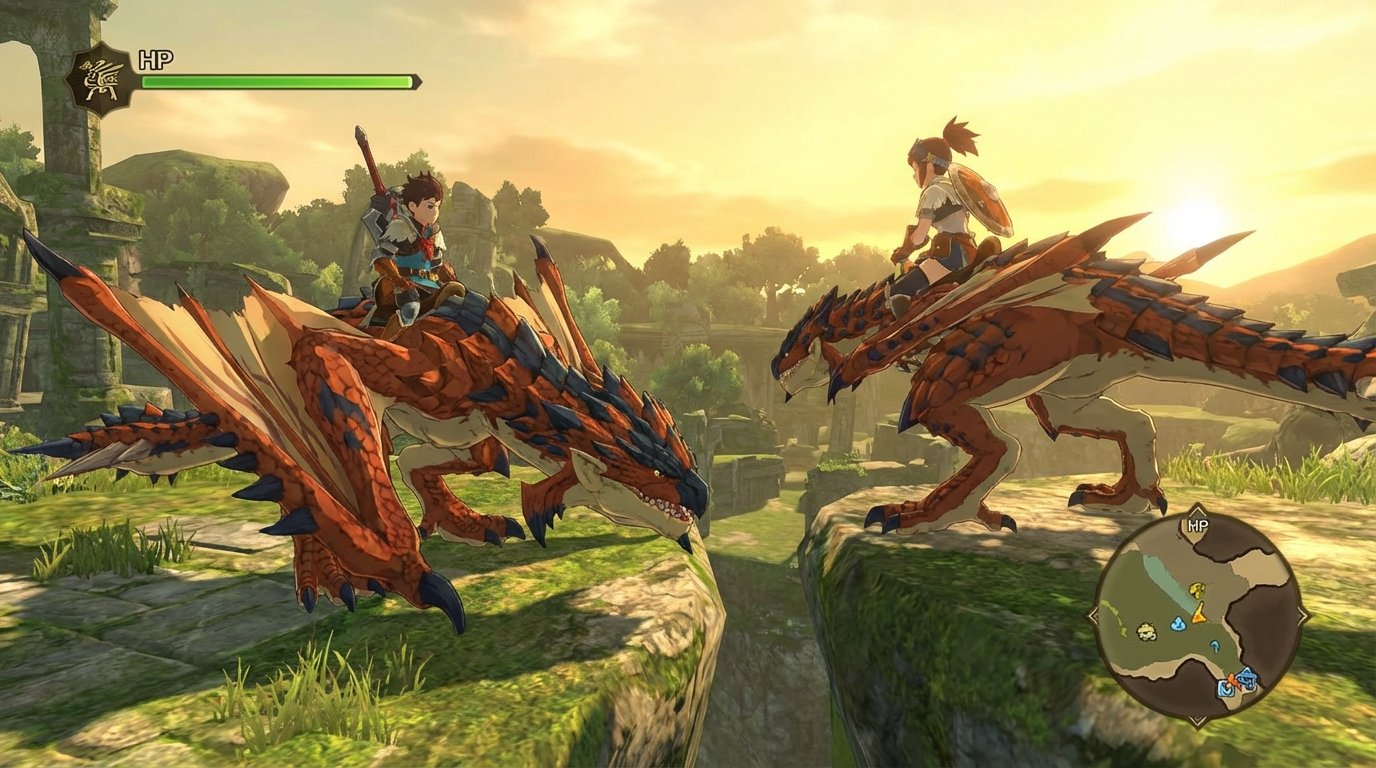Click the right-side chevron on the minimap edge
The image size is (1376, 768).
pos(1301,614)
